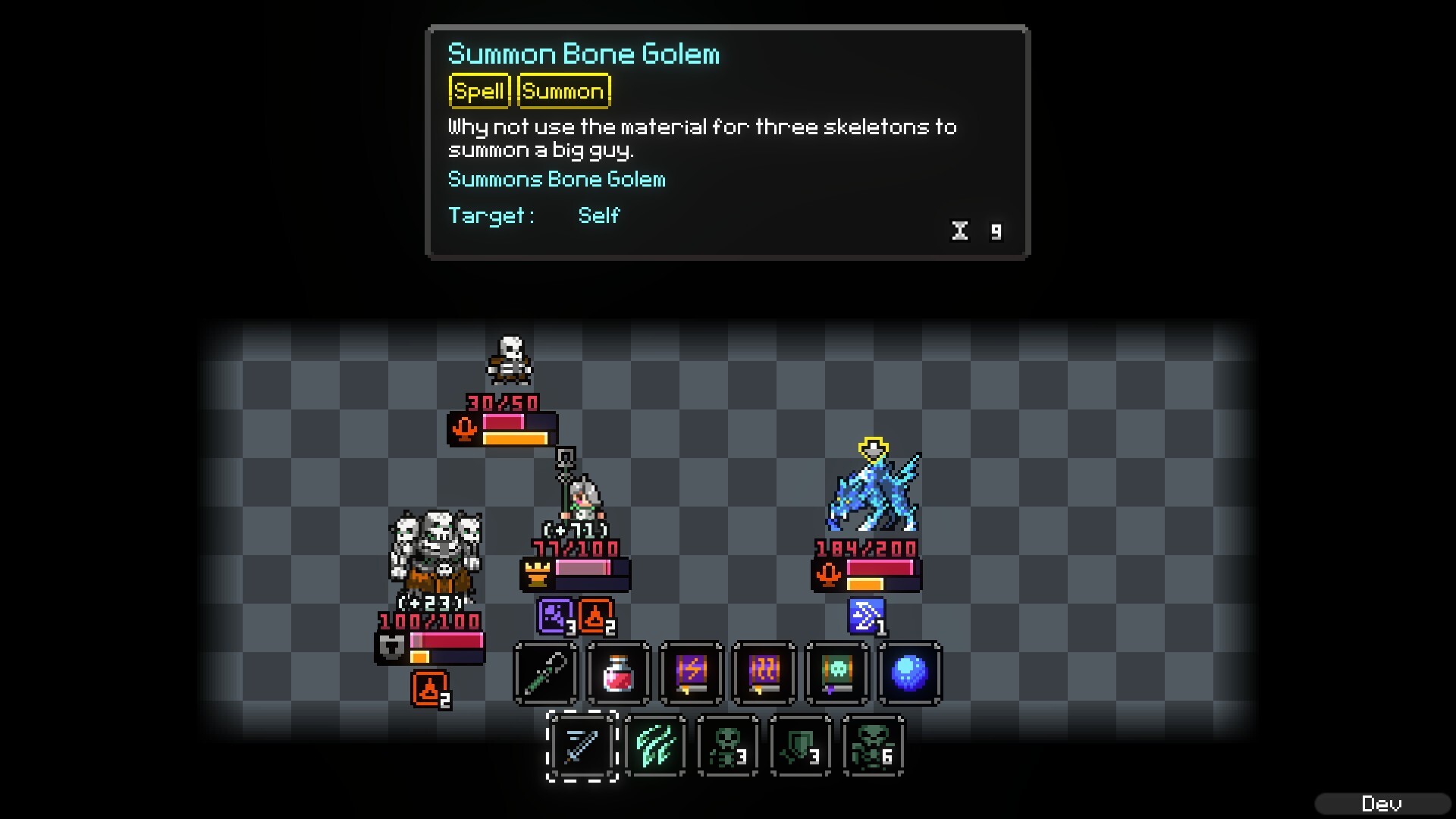Inspect the orange burn debuff on the golem
Viewport: 1456px width, 819px height.
pyautogui.click(x=429, y=690)
